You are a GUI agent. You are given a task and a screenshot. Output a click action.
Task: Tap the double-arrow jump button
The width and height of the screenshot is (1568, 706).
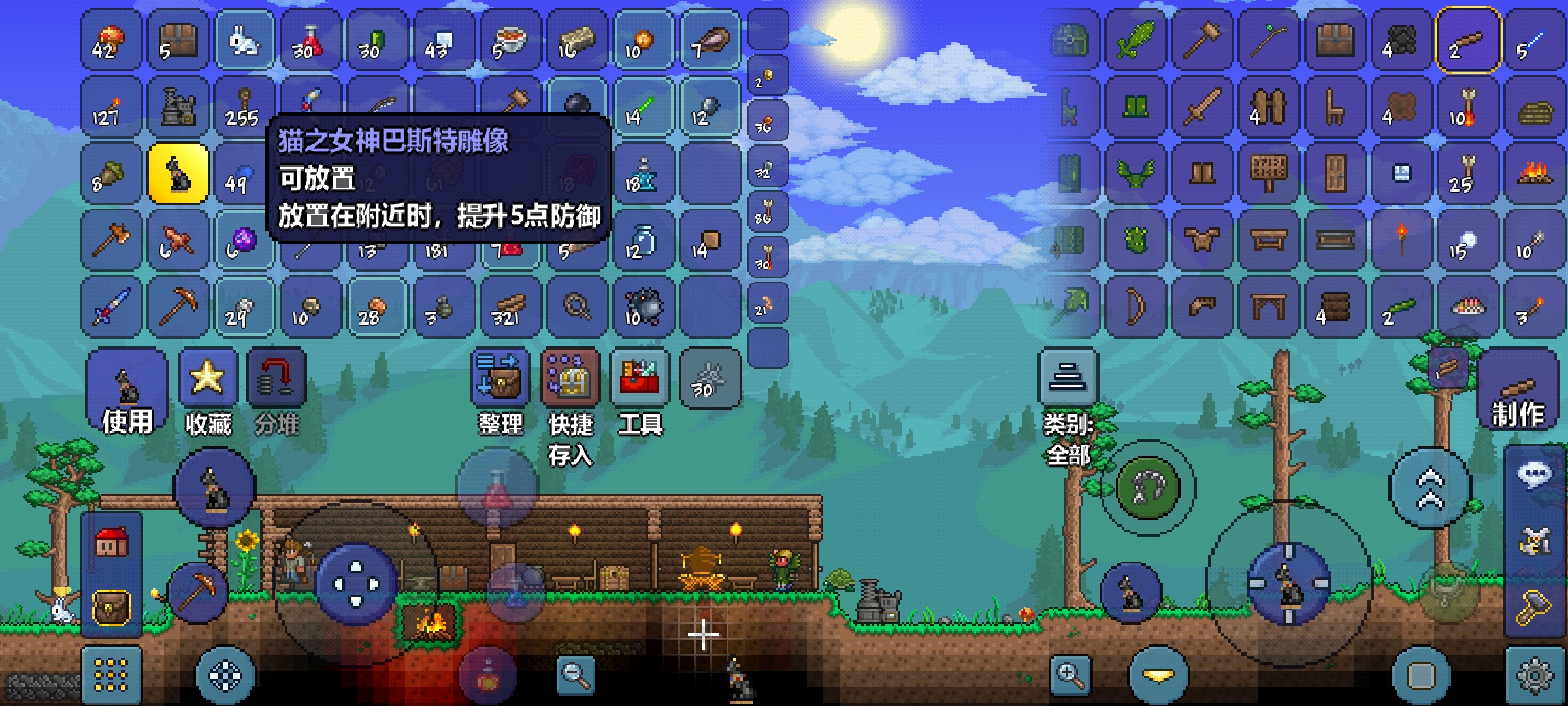[1429, 488]
